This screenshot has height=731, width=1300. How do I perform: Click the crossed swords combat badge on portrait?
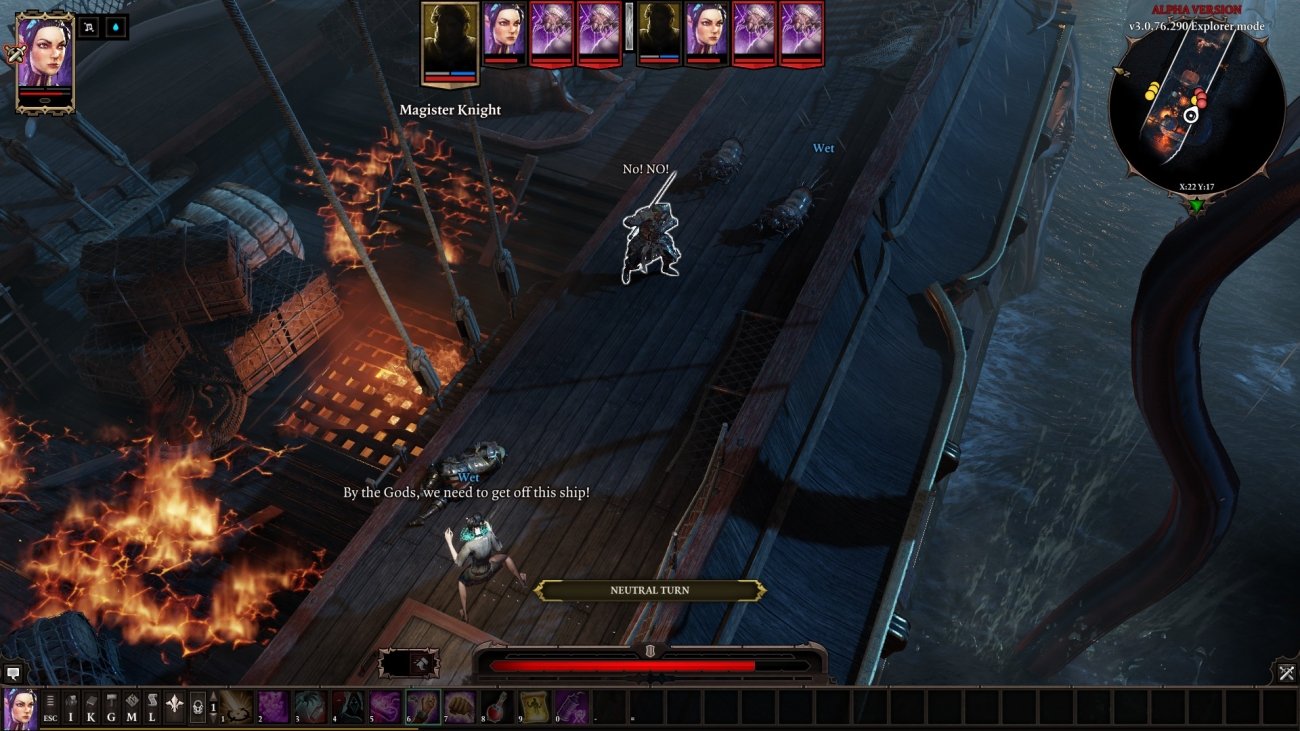pyautogui.click(x=14, y=53)
